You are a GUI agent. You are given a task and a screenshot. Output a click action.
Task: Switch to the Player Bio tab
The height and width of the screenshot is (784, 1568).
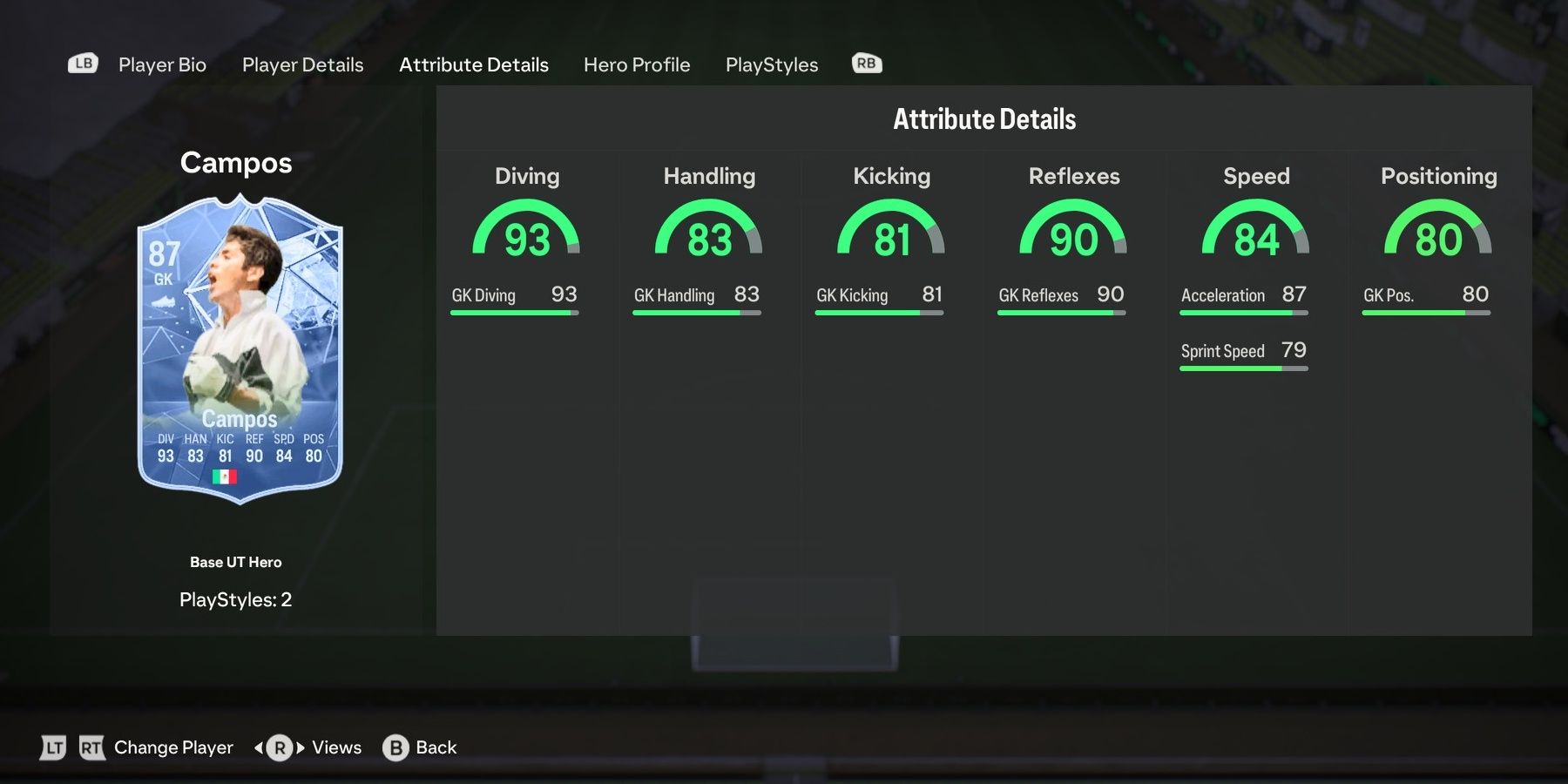(162, 64)
